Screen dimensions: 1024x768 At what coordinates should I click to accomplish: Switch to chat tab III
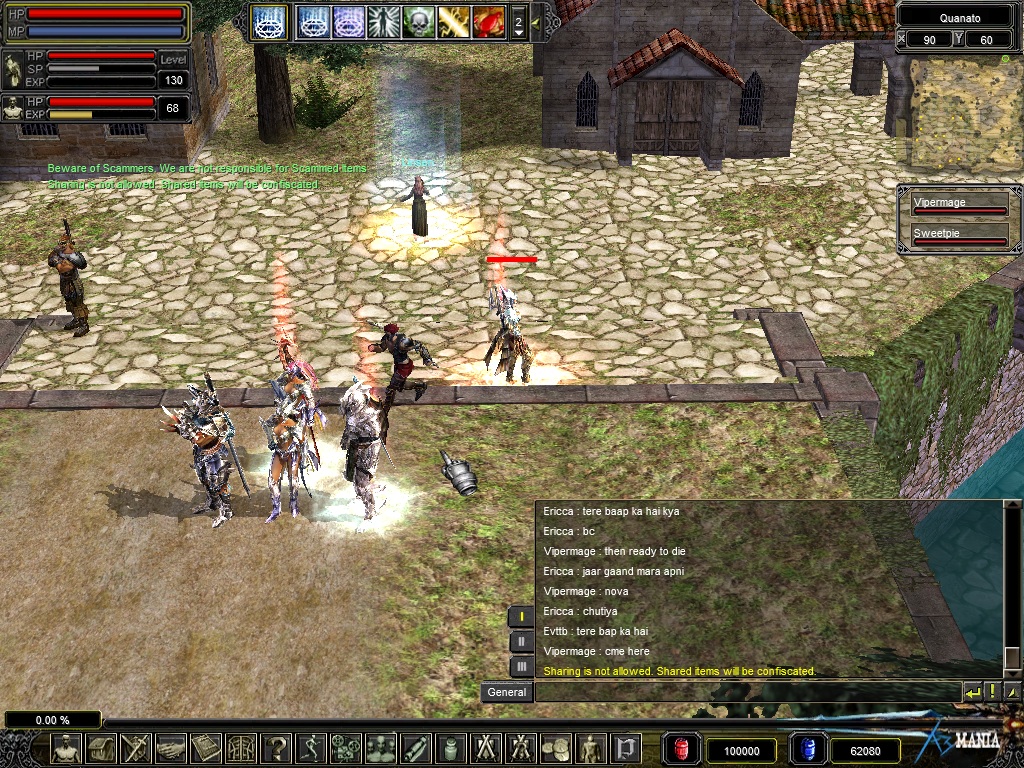pyautogui.click(x=521, y=666)
